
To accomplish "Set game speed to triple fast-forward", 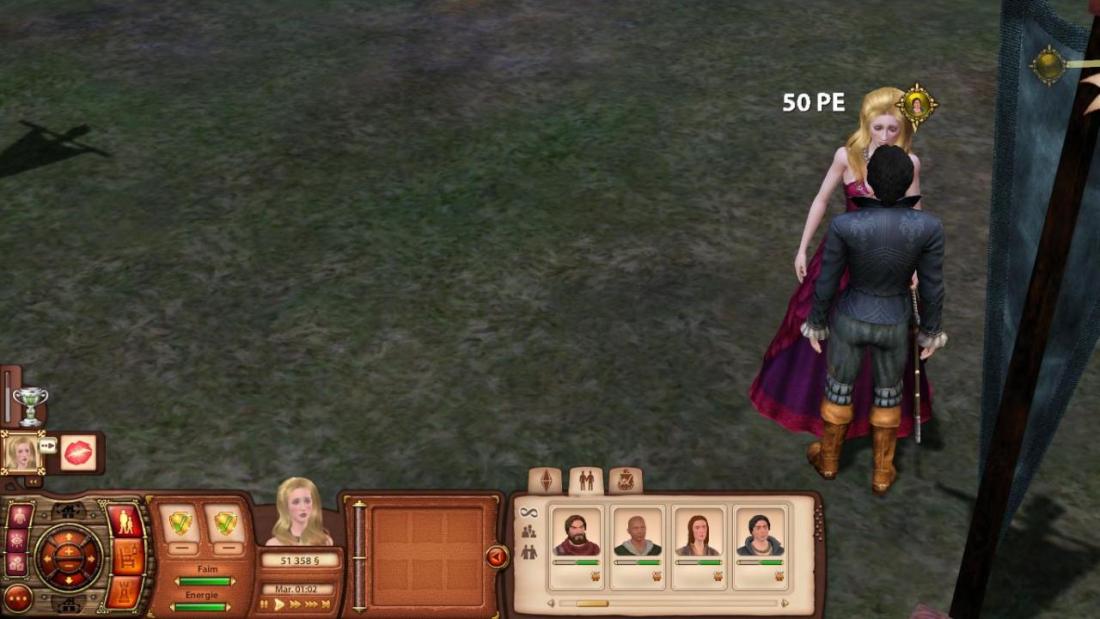I will pyautogui.click(x=310, y=604).
